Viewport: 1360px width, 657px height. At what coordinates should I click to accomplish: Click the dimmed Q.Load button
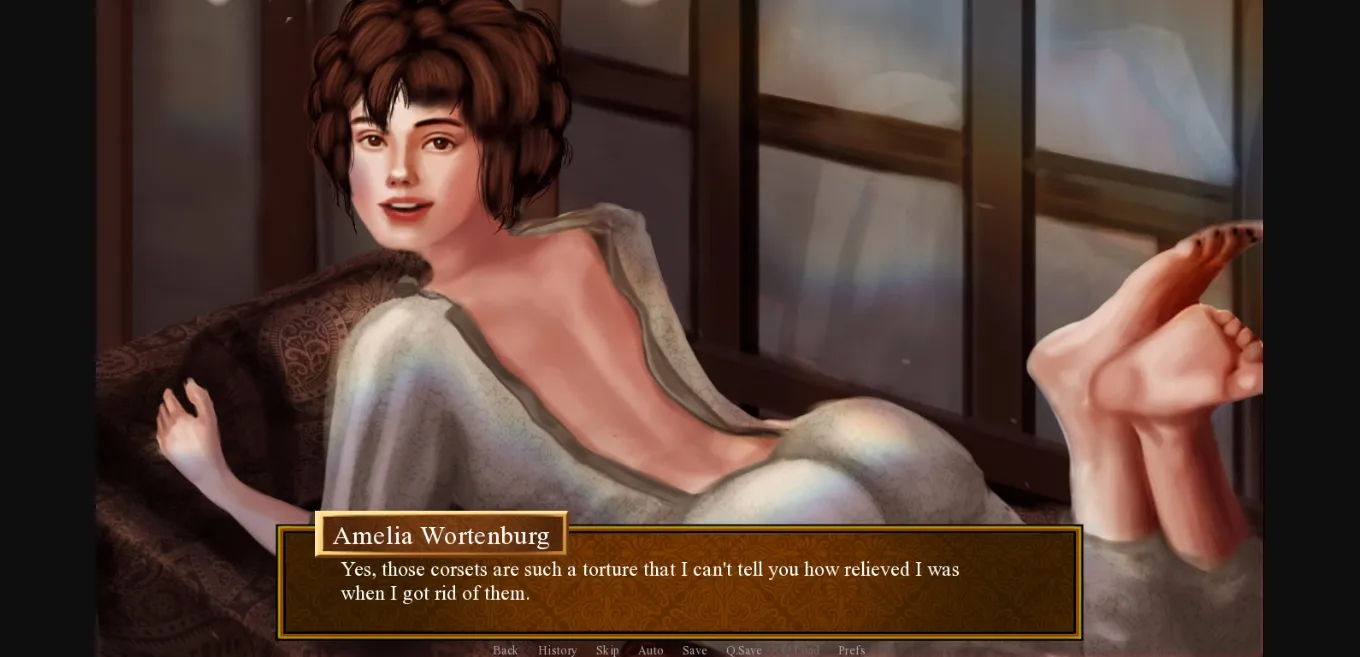(800, 650)
